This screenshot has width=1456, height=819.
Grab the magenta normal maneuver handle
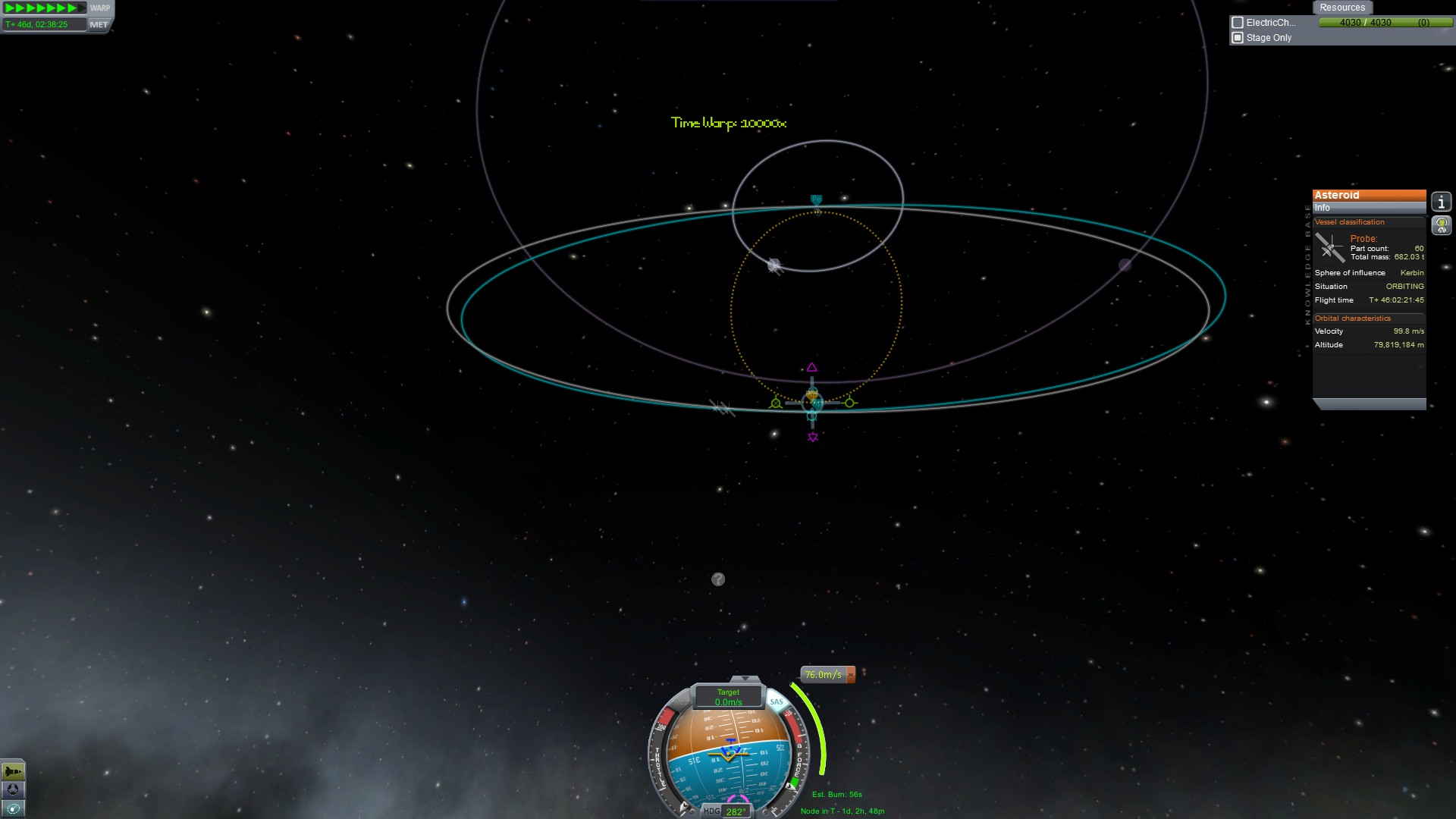pos(812,368)
